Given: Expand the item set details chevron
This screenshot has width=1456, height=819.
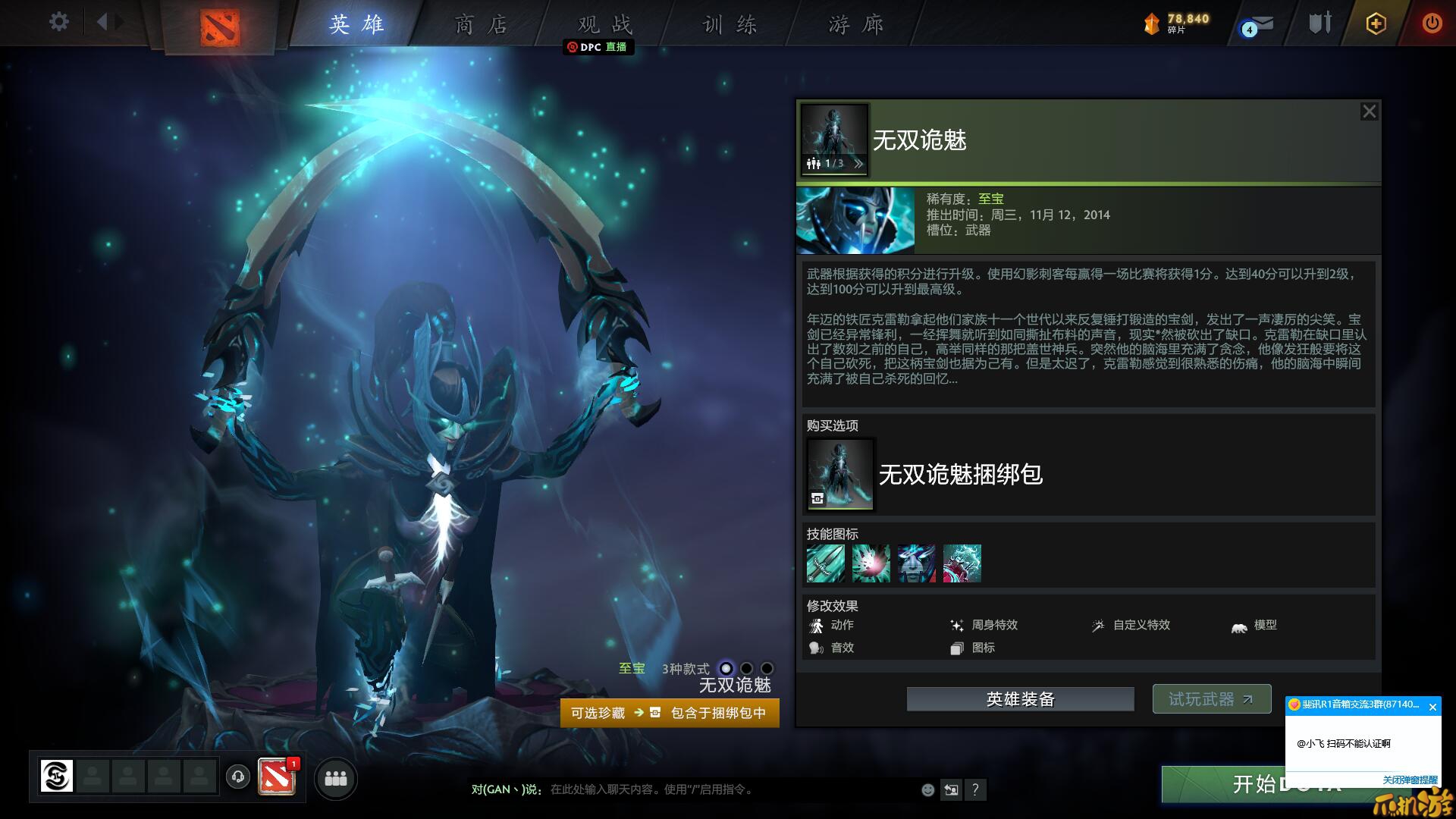Looking at the screenshot, I should pyautogui.click(x=858, y=163).
